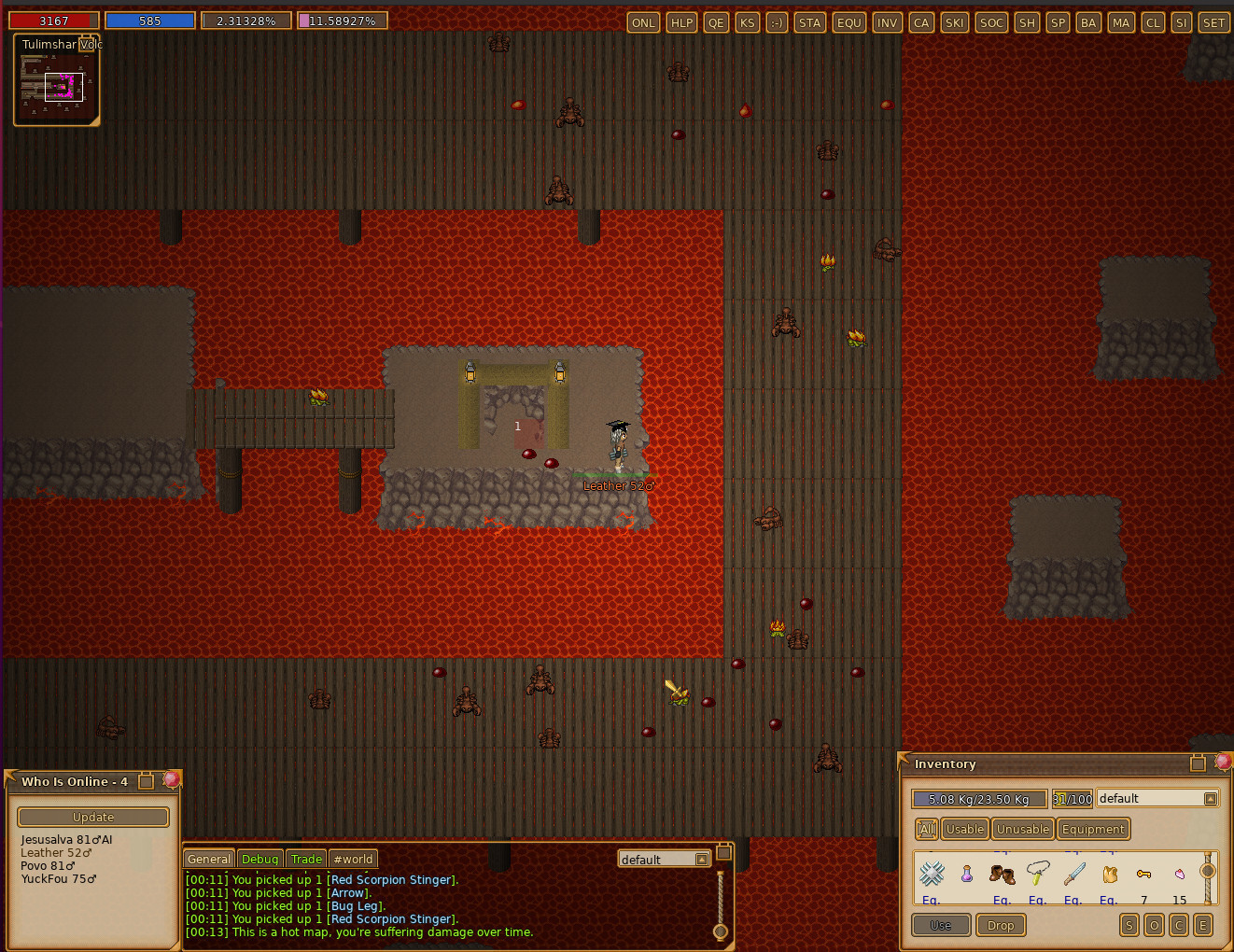
Task: Open the EQU equipment window icon
Action: coord(848,22)
